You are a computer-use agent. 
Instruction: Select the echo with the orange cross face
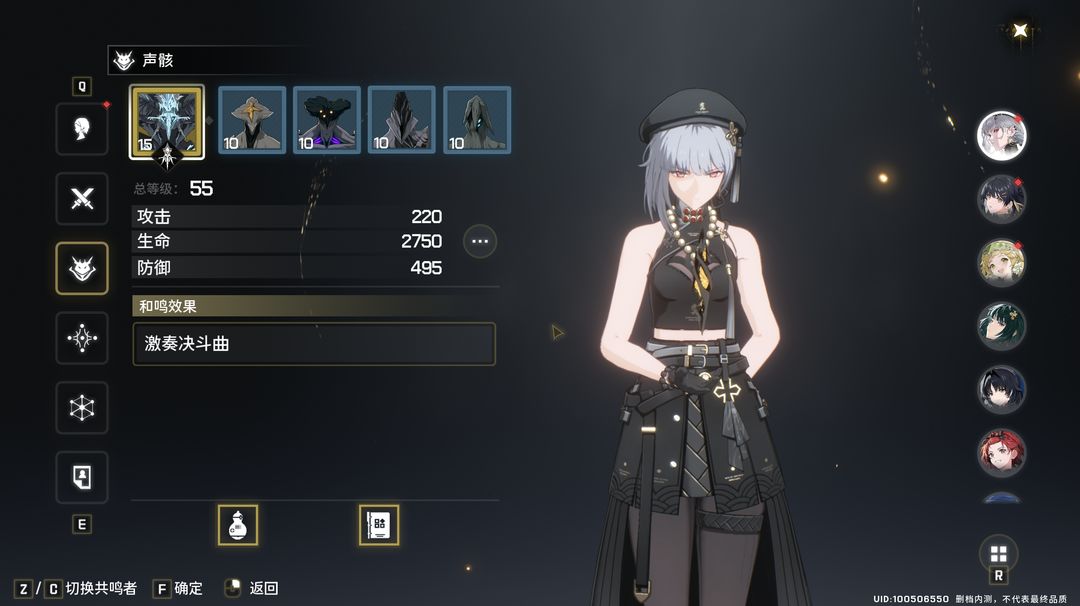pos(252,120)
